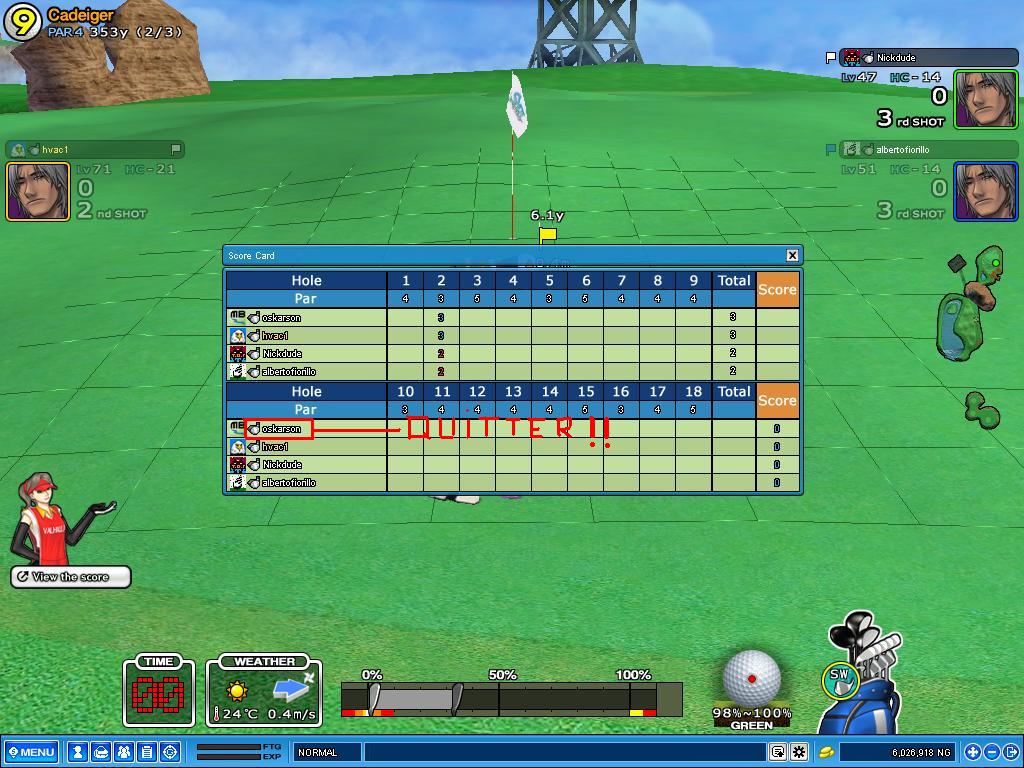Click the group of people toolbar icon
Viewport: 1024px width, 768px height.
click(123, 752)
